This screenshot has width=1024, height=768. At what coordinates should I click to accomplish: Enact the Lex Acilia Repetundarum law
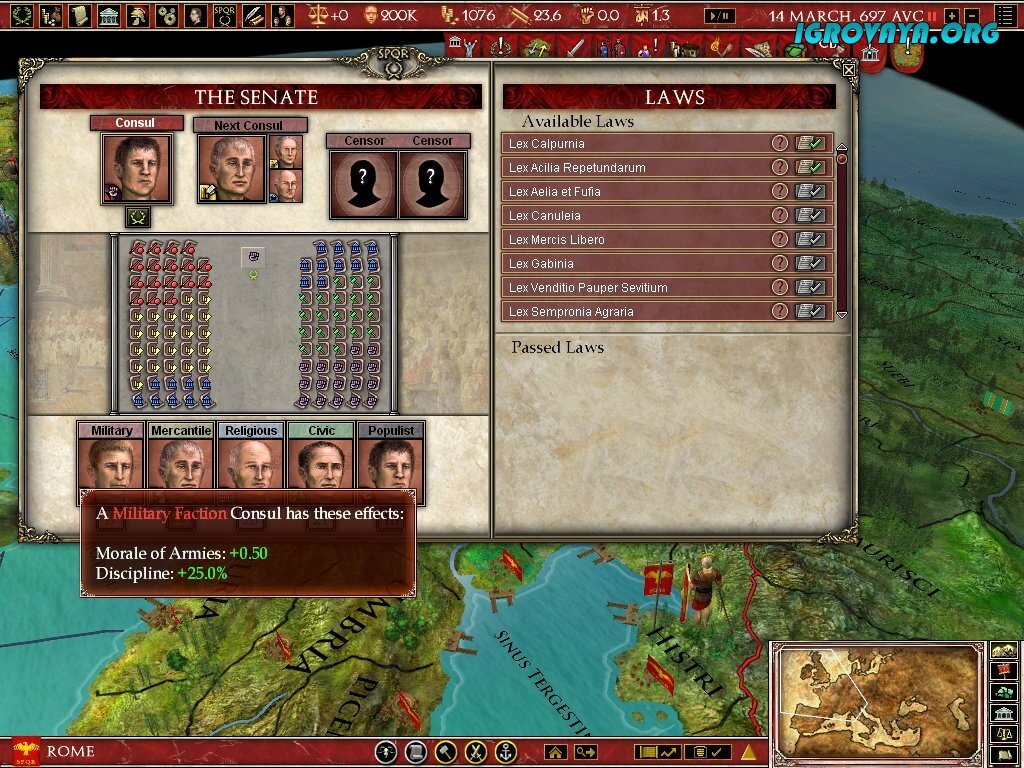tap(811, 168)
